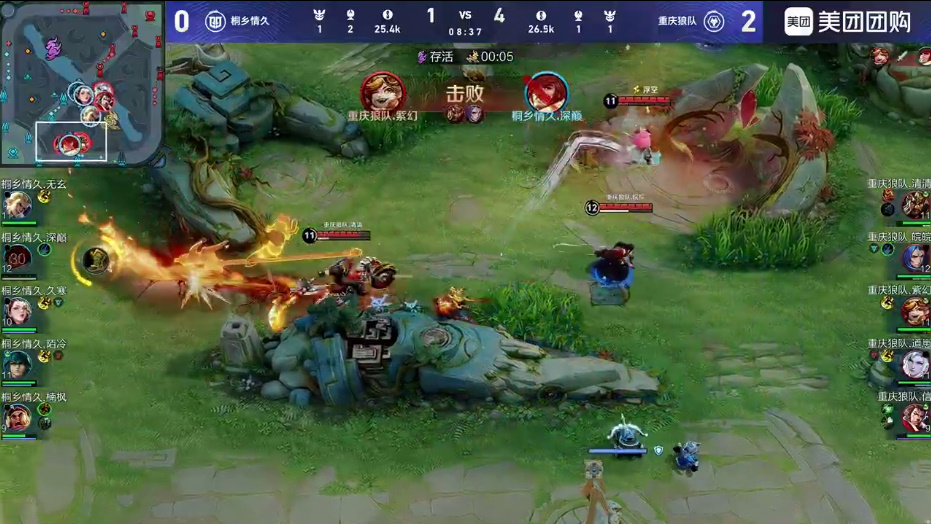Select player 桐乡情久.陌冷's hero portrait
Image resolution: width=931 pixels, height=524 pixels.
[x=17, y=365]
